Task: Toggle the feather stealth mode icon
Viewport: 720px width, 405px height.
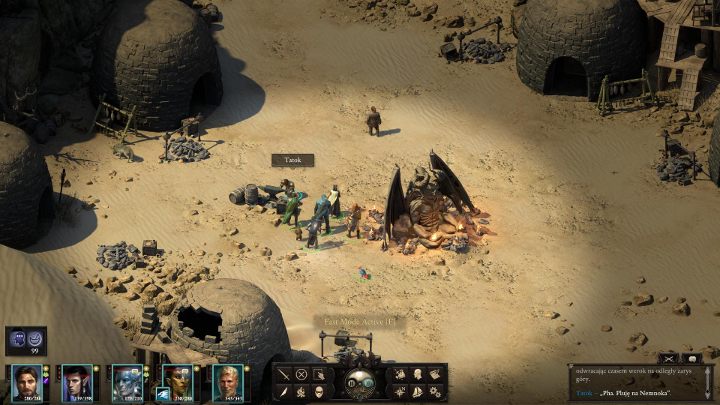Action: [285, 391]
